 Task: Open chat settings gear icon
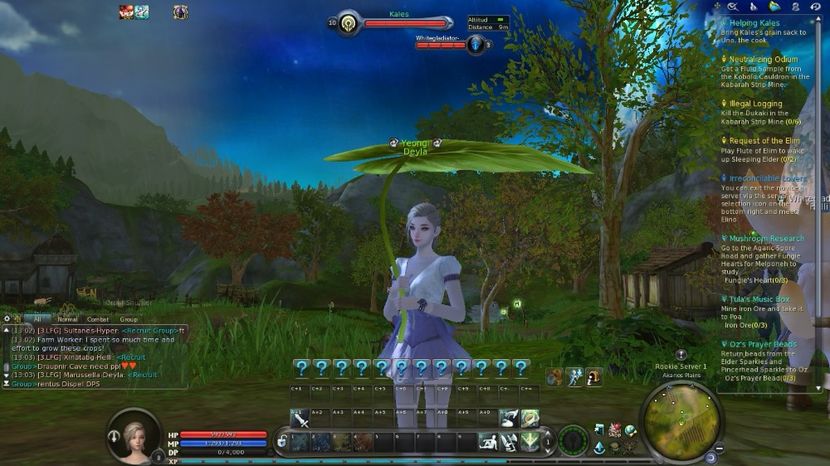pos(7,318)
